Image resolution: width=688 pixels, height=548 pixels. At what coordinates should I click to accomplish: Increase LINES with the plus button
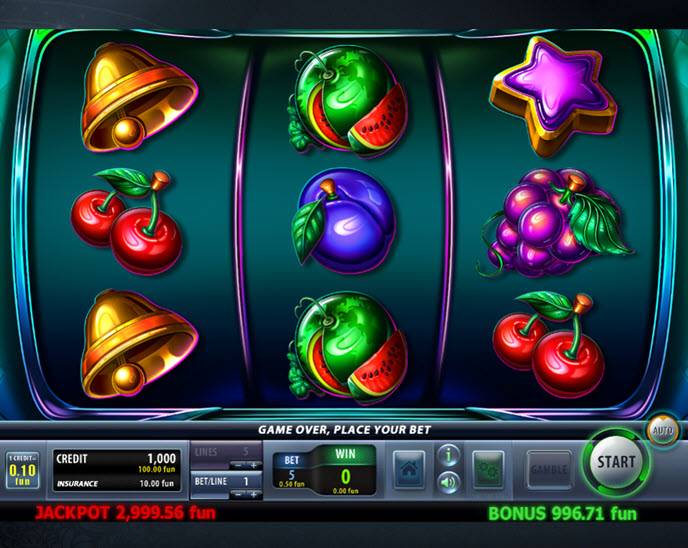254,465
